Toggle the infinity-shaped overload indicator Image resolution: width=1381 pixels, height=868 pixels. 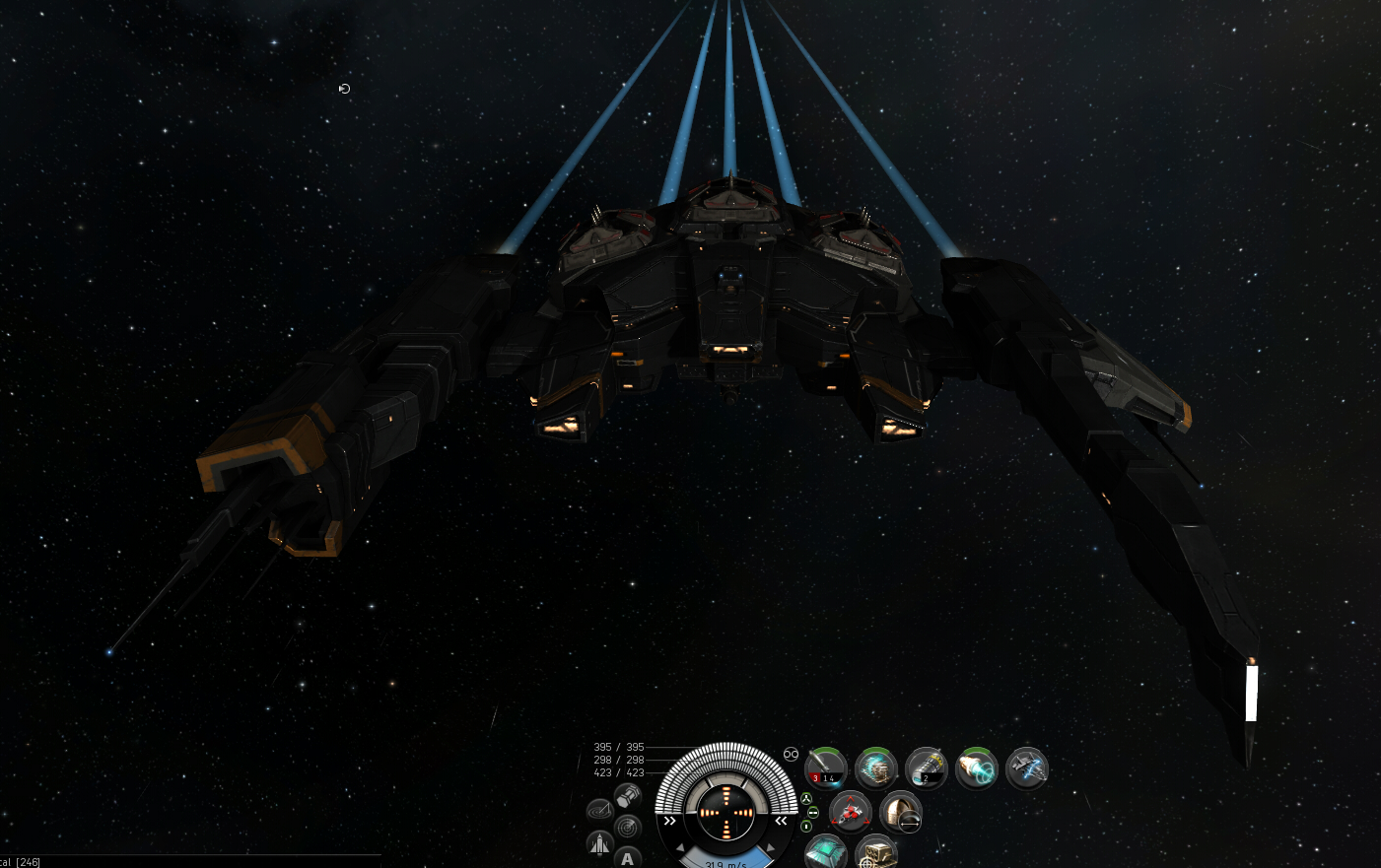pyautogui.click(x=791, y=754)
